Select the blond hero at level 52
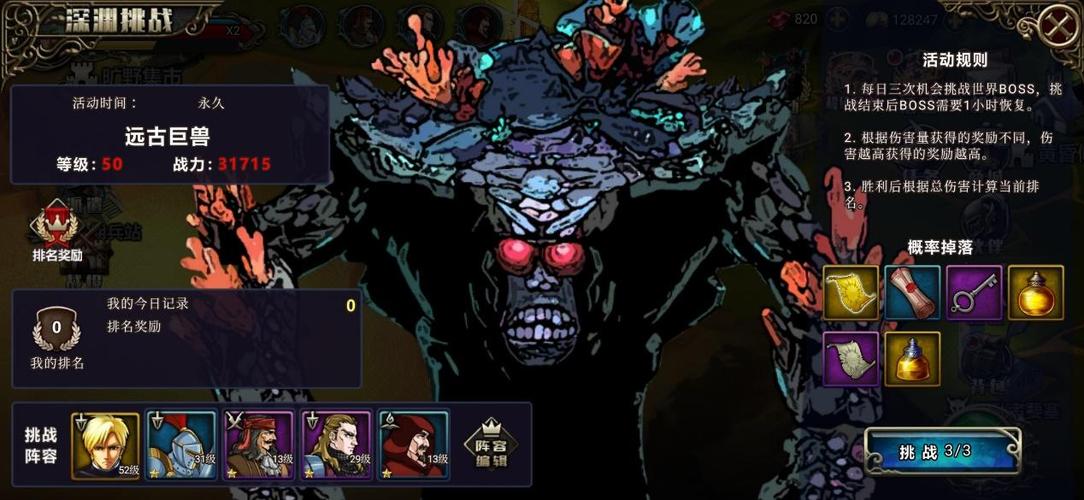 (x=105, y=445)
